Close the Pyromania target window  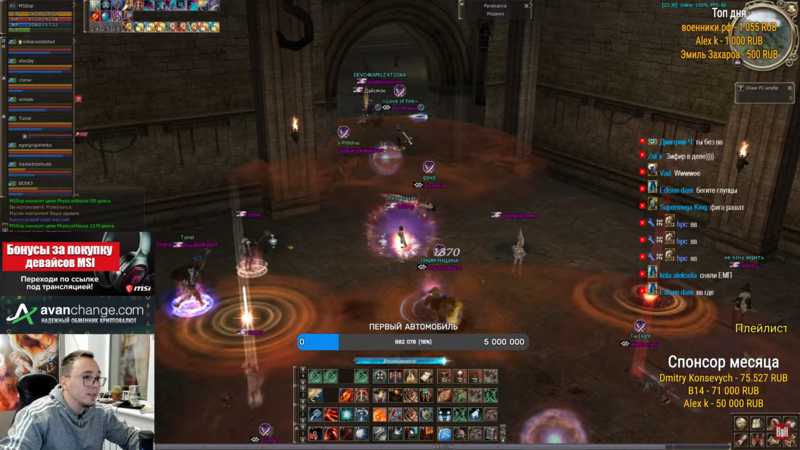(x=527, y=6)
